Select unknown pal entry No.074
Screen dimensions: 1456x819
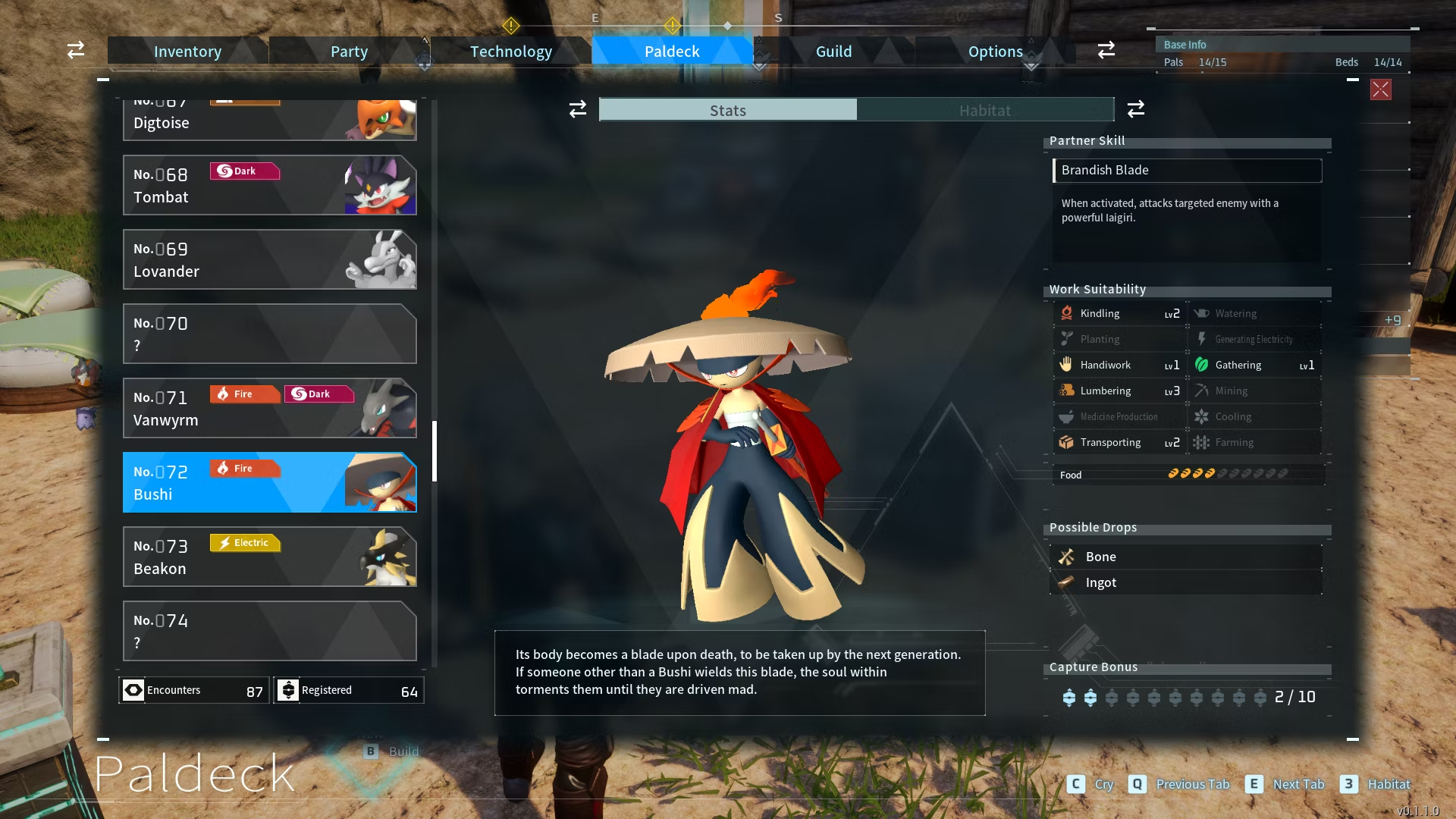(269, 632)
